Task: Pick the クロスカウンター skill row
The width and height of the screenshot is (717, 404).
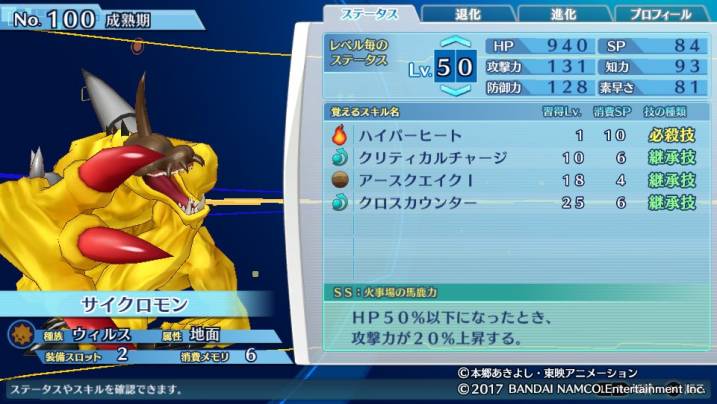Action: (x=513, y=203)
